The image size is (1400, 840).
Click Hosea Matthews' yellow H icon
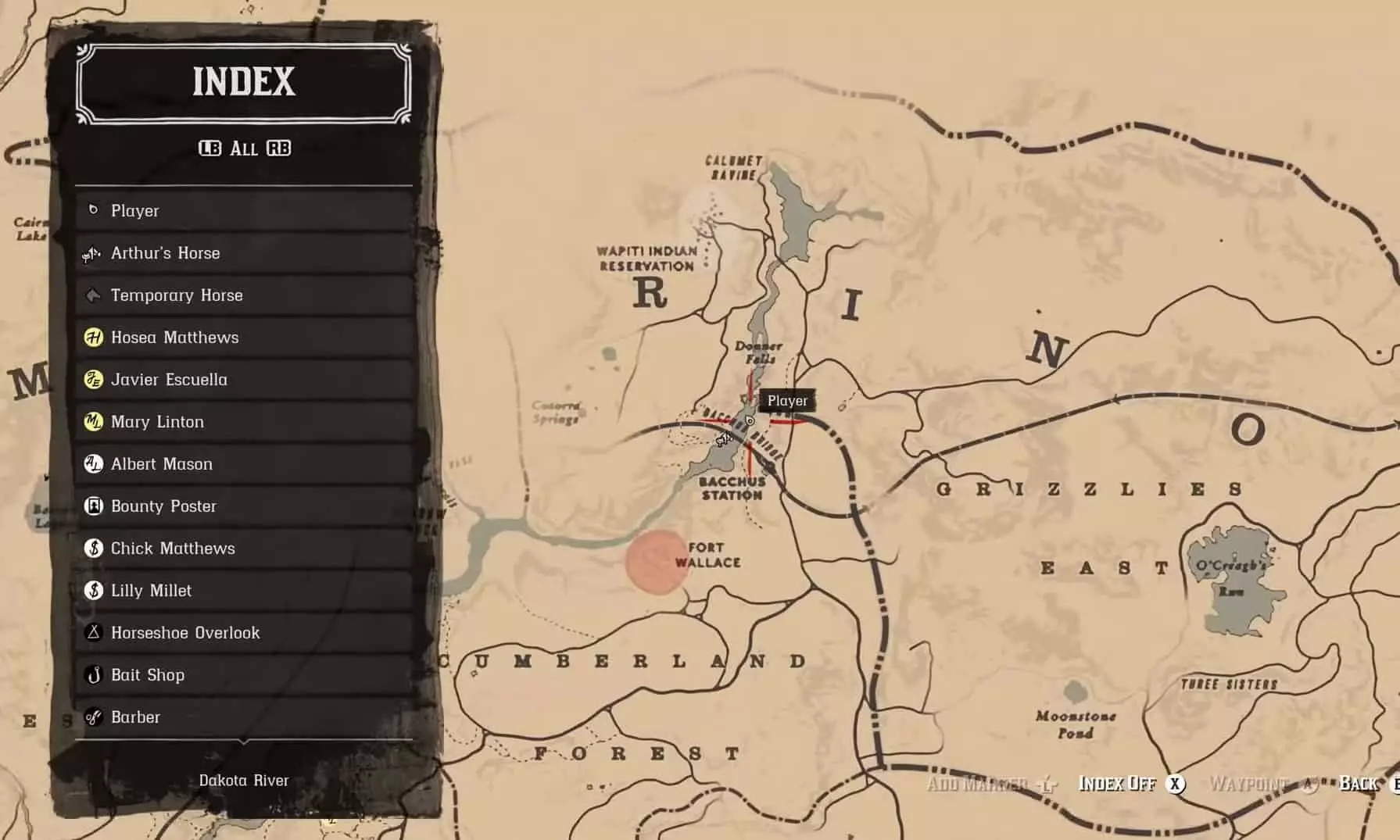pos(93,338)
